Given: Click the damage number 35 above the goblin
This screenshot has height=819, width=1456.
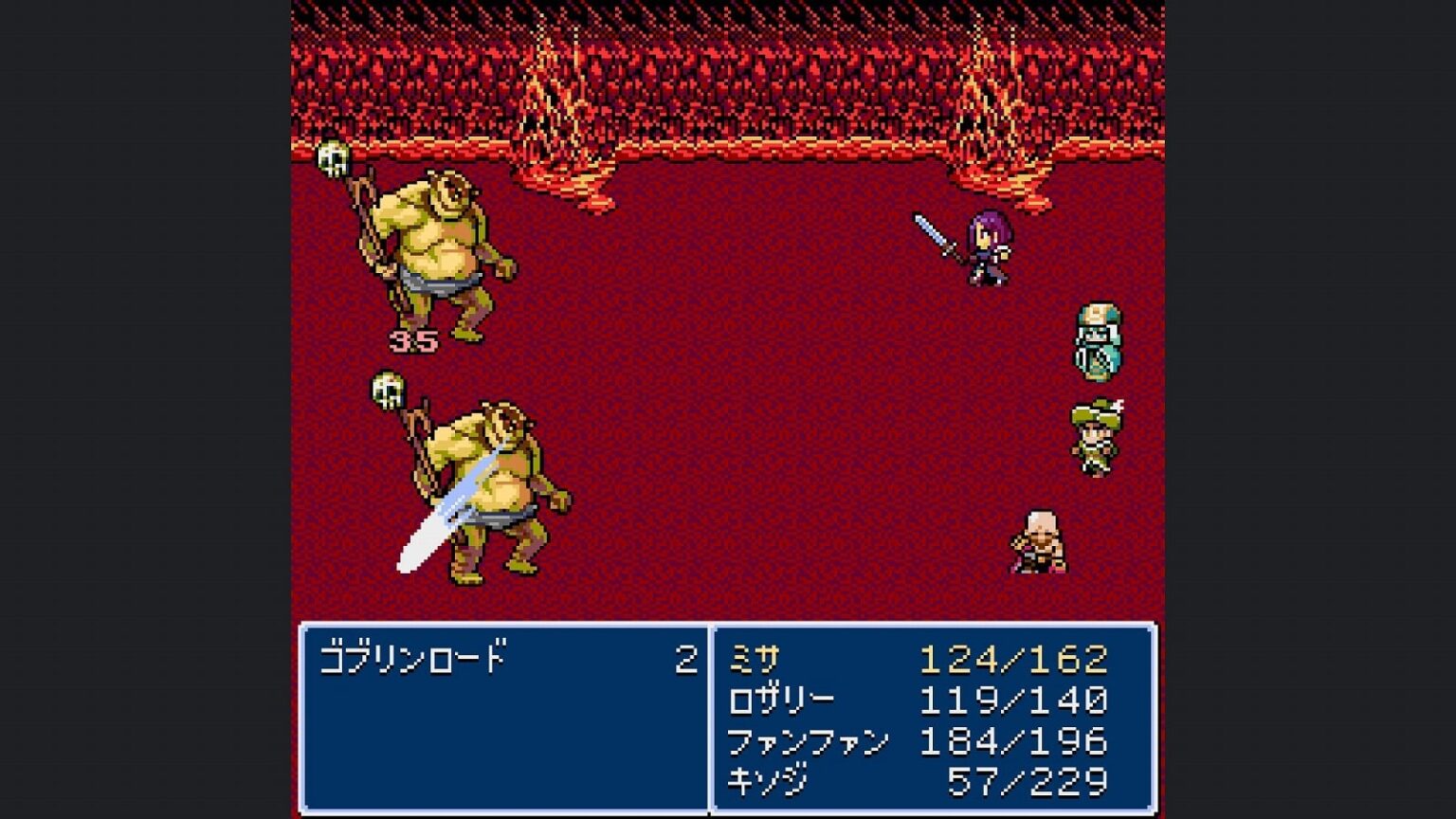Looking at the screenshot, I should (411, 343).
